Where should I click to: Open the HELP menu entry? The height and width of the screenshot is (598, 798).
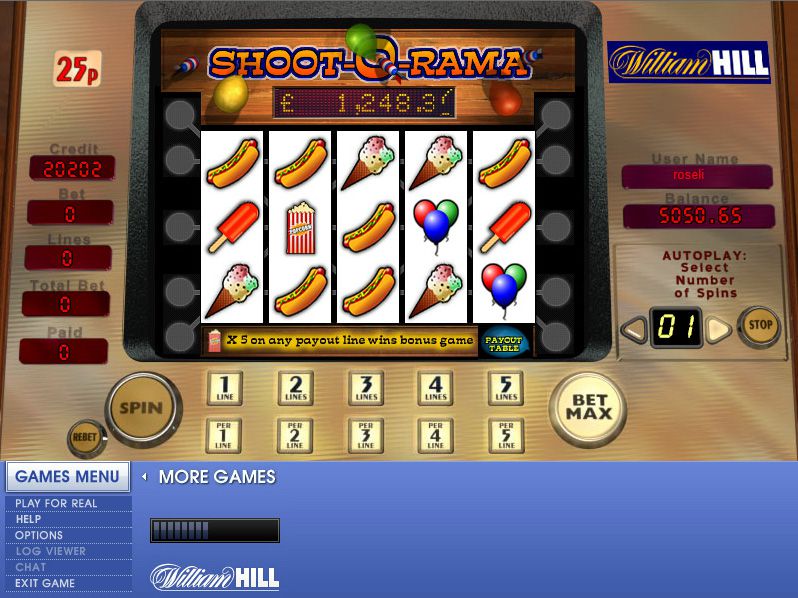click(28, 519)
